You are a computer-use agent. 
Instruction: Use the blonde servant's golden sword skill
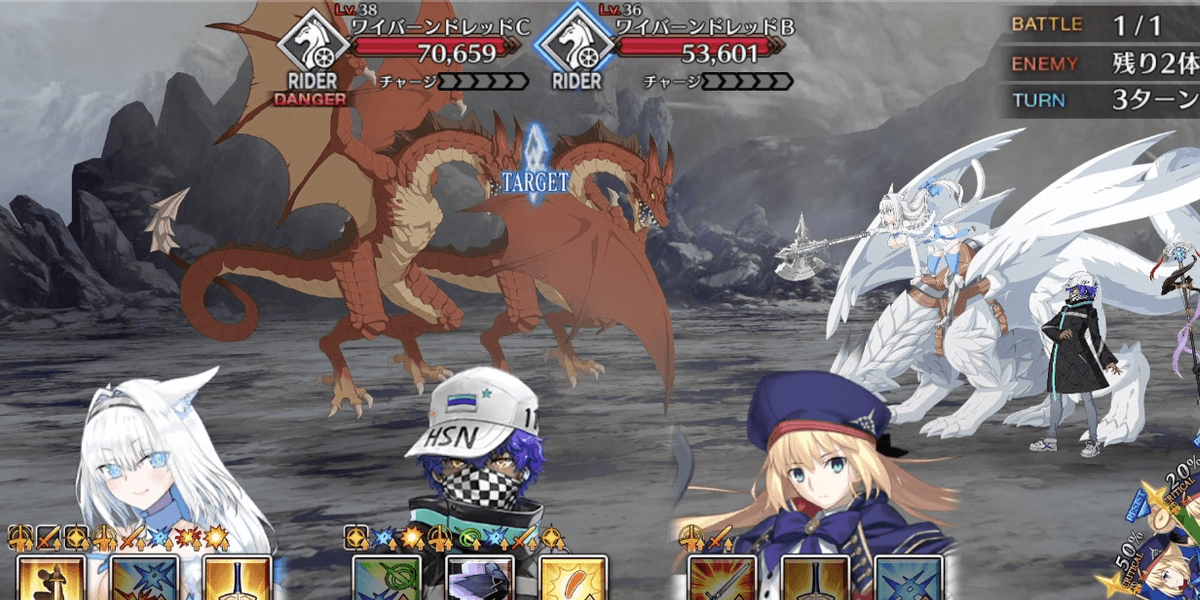point(814,580)
